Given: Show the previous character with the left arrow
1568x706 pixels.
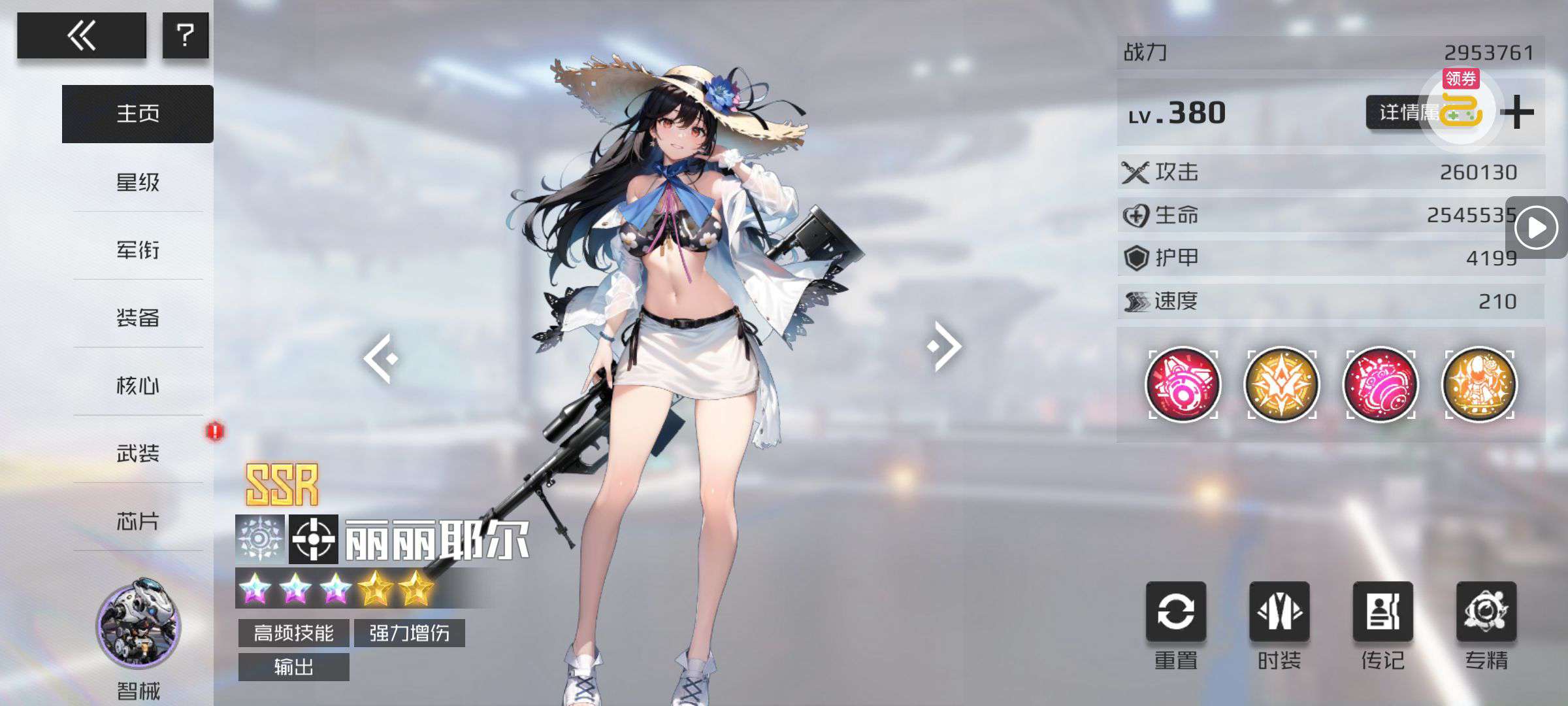Looking at the screenshot, I should click(x=381, y=358).
